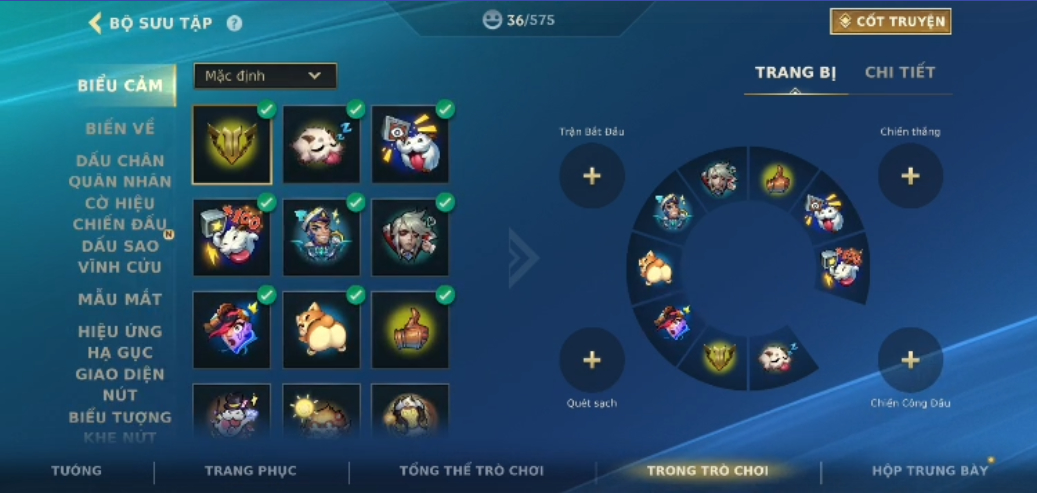Click the Quét sạch plus slot
The height and width of the screenshot is (493, 1037).
click(592, 360)
